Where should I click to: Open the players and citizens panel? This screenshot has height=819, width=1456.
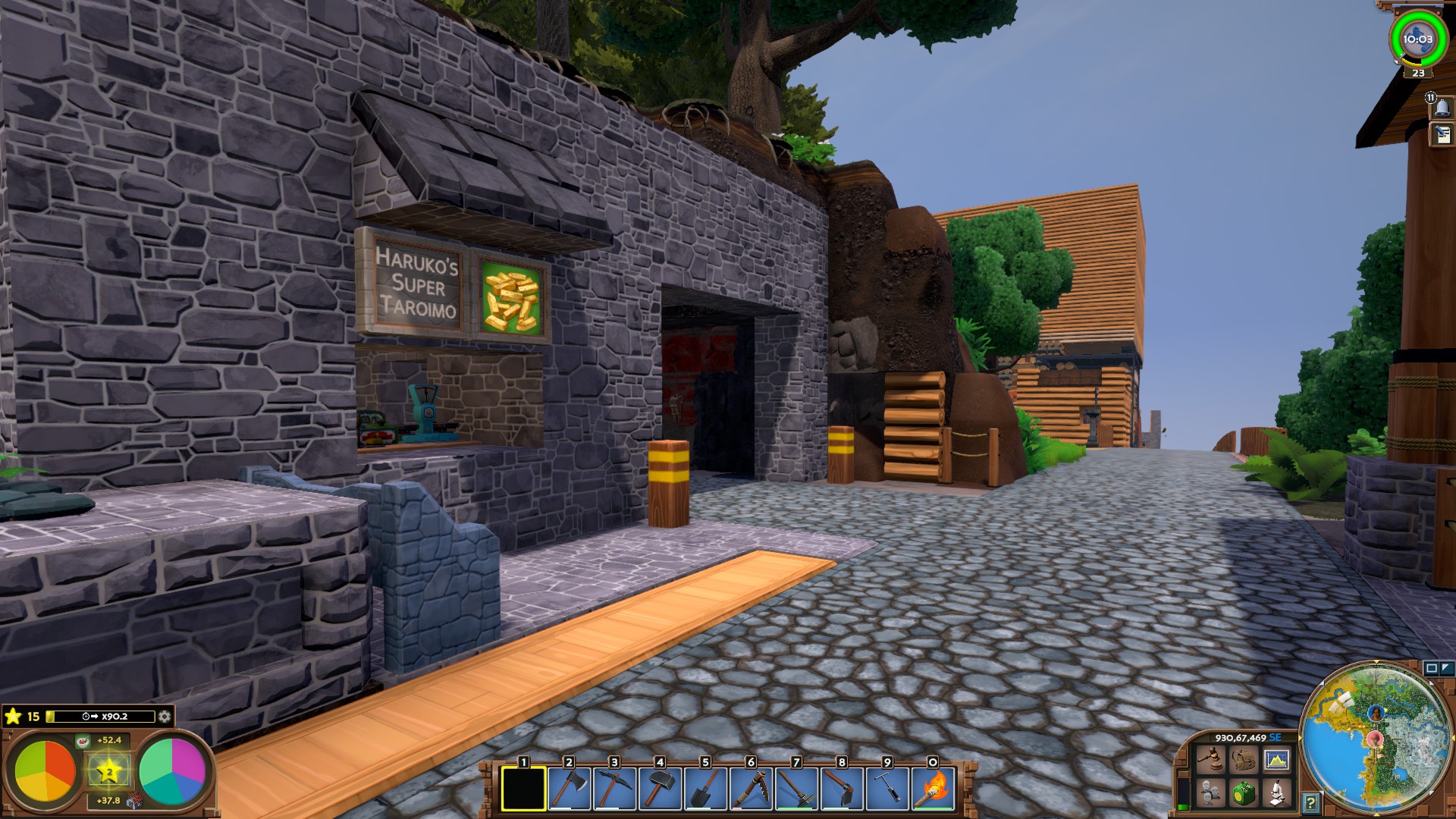(x=1210, y=793)
